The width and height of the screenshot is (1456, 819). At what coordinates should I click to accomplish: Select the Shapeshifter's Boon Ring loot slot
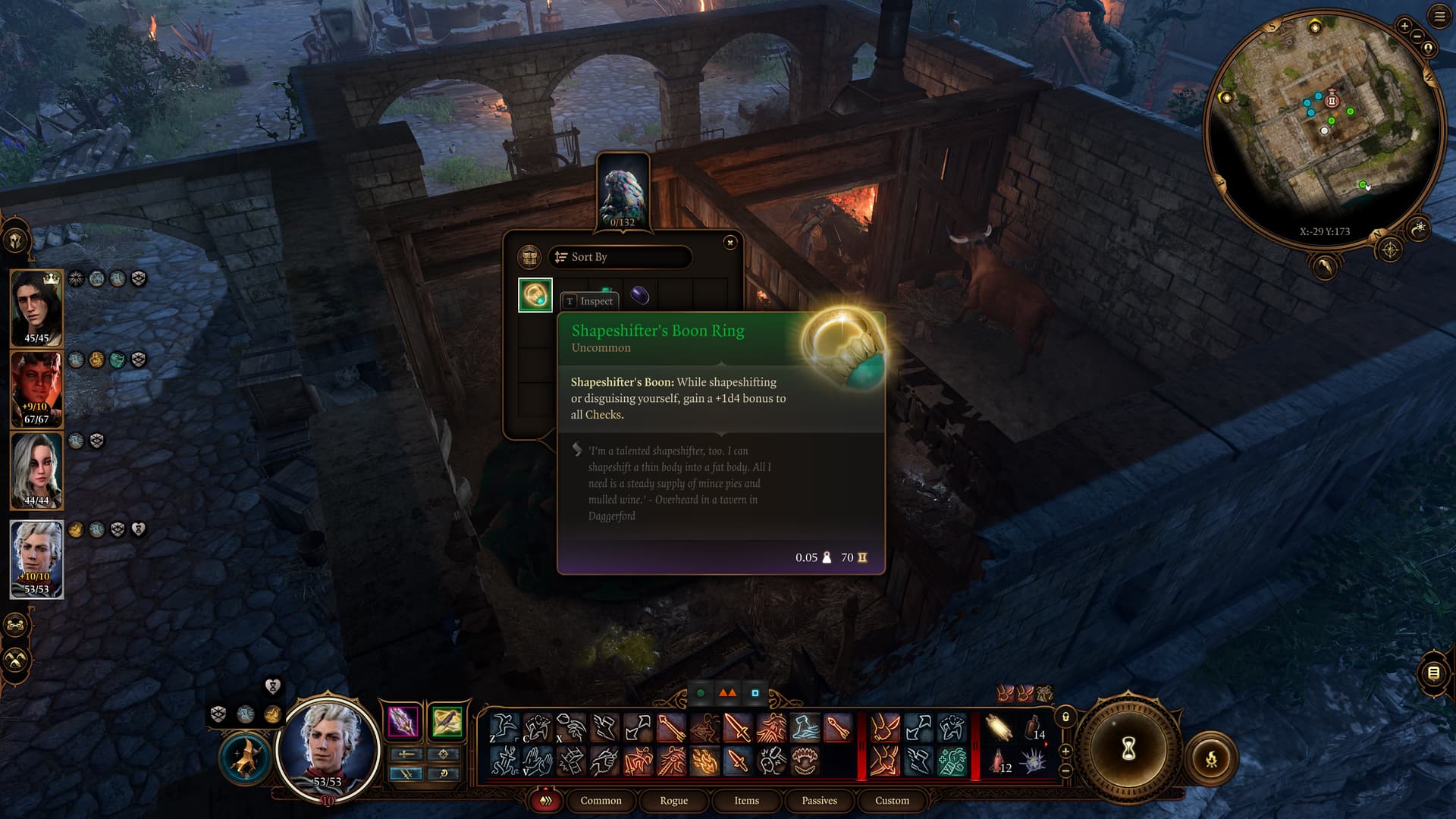[535, 295]
